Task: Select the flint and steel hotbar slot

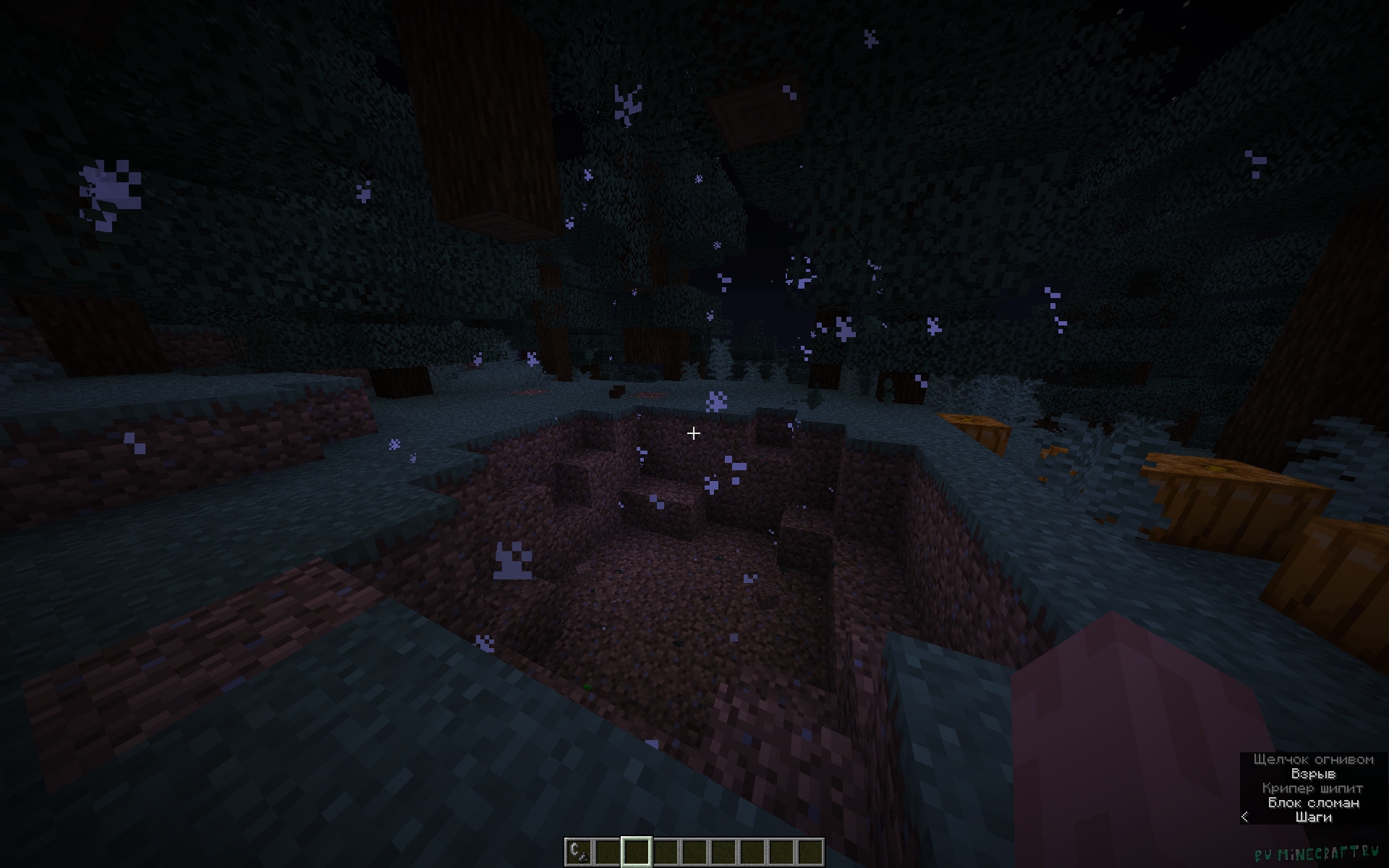Action: coord(578,851)
